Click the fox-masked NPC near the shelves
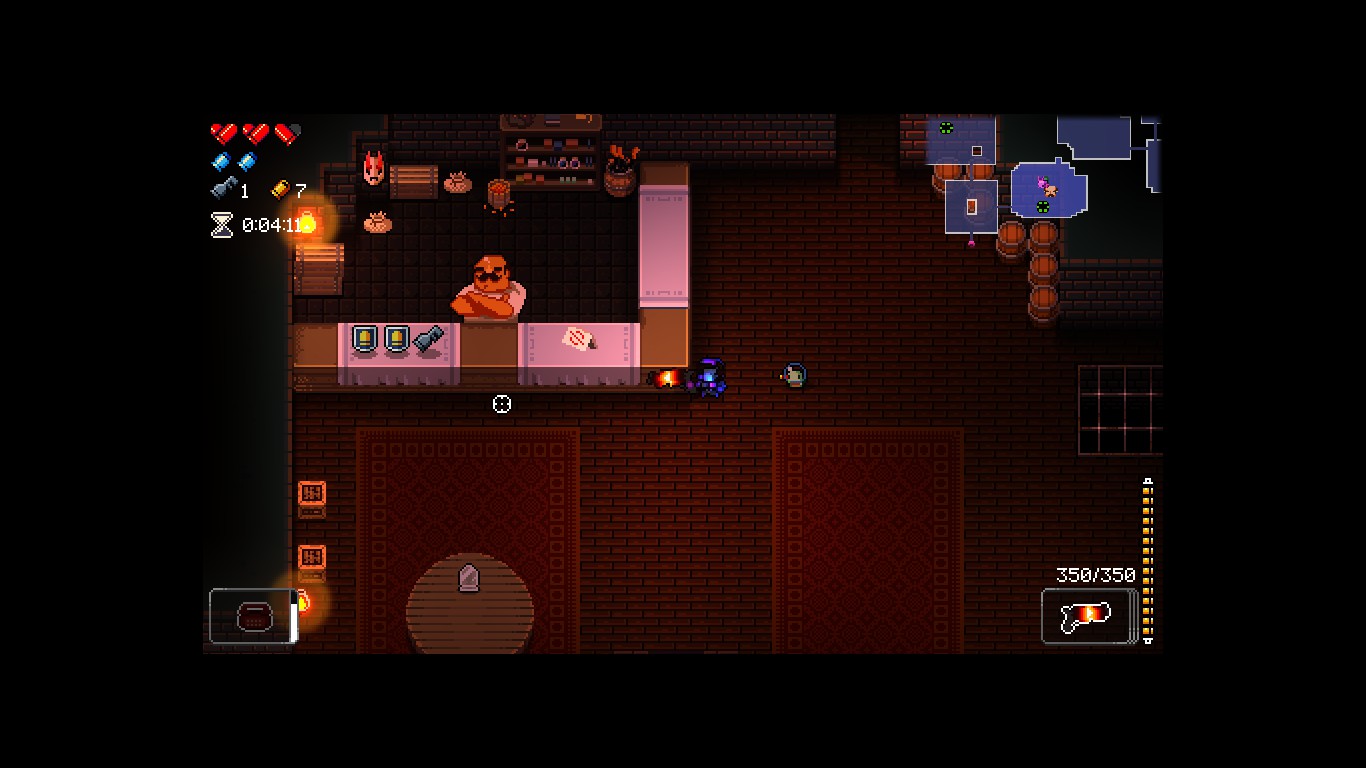Viewport: 1366px width, 768px height. (373, 170)
